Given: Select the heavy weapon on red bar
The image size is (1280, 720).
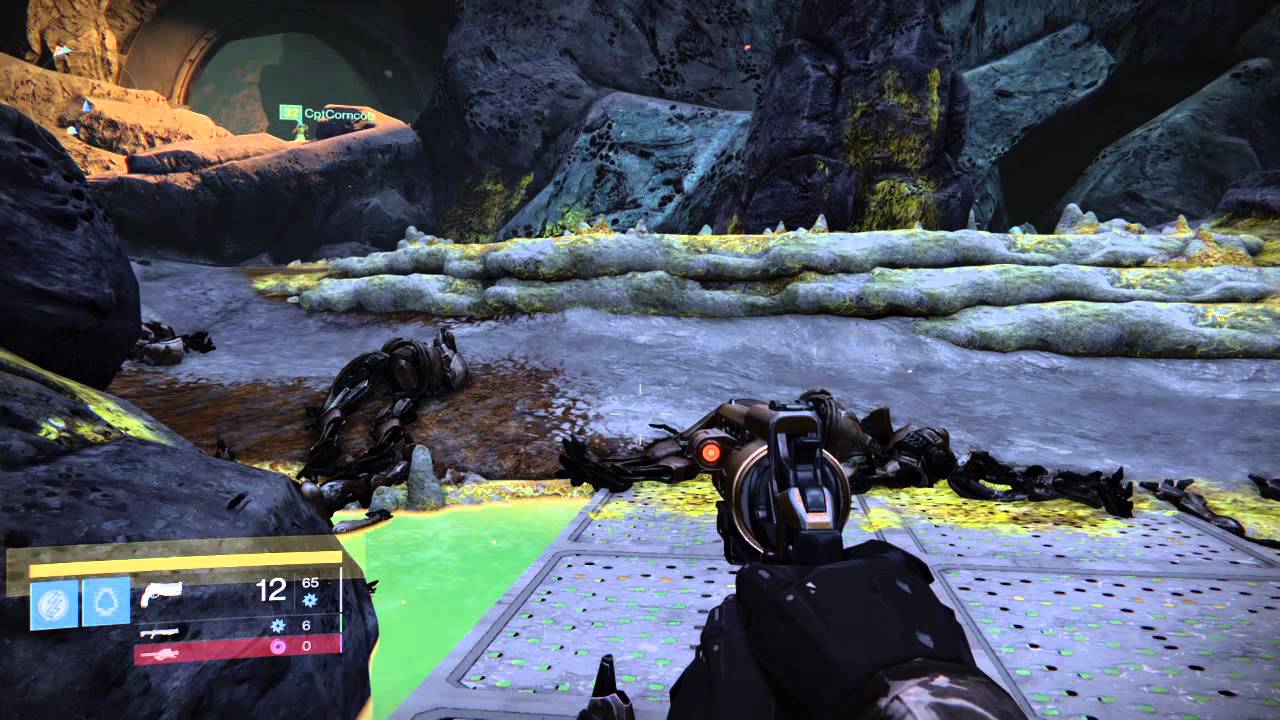Looking at the screenshot, I should point(160,654).
